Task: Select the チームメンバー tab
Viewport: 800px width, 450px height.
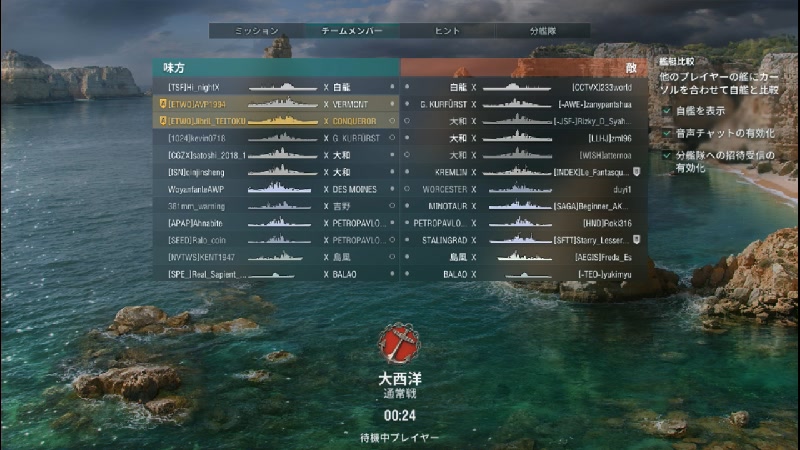Action: coord(351,31)
